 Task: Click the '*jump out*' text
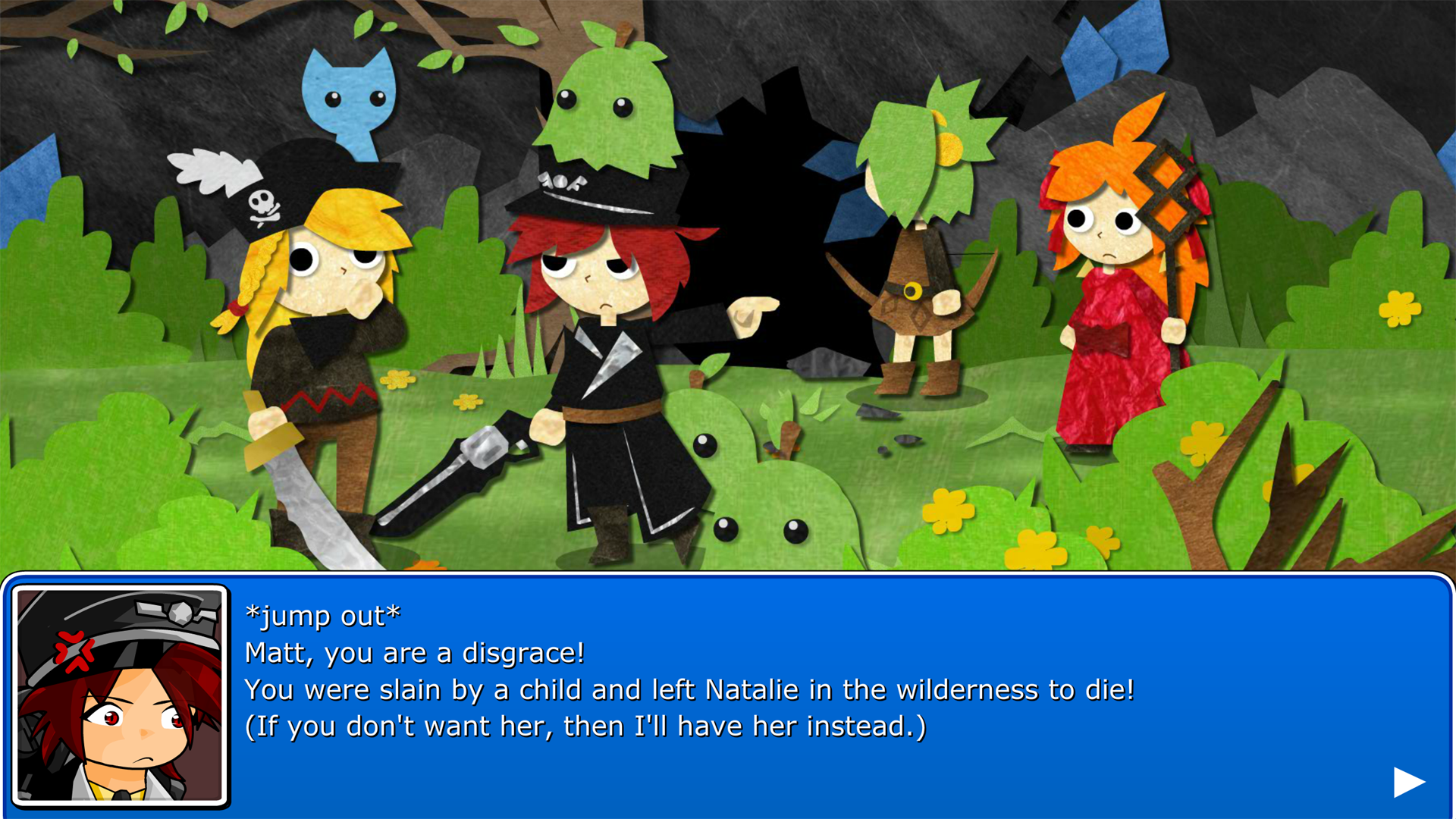(322, 617)
